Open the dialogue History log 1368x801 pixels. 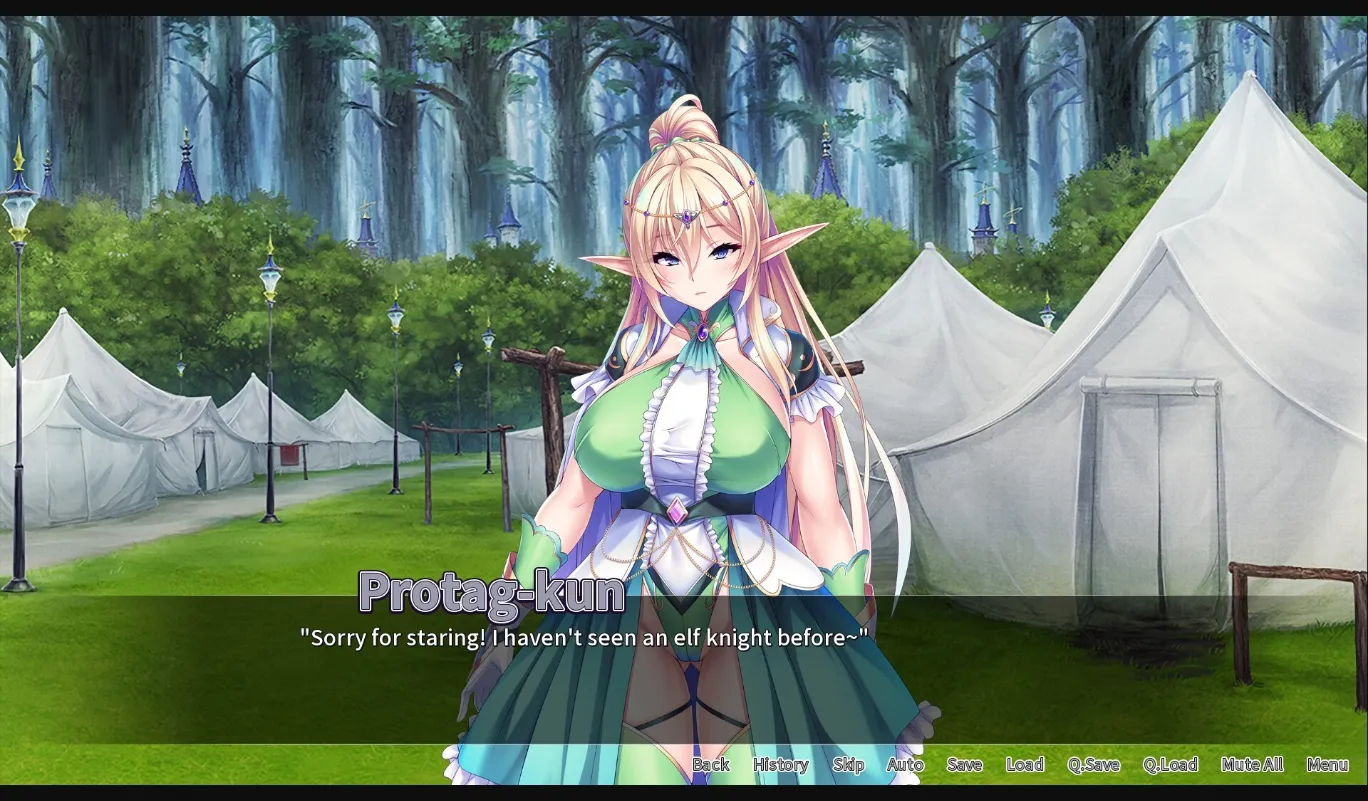[779, 764]
